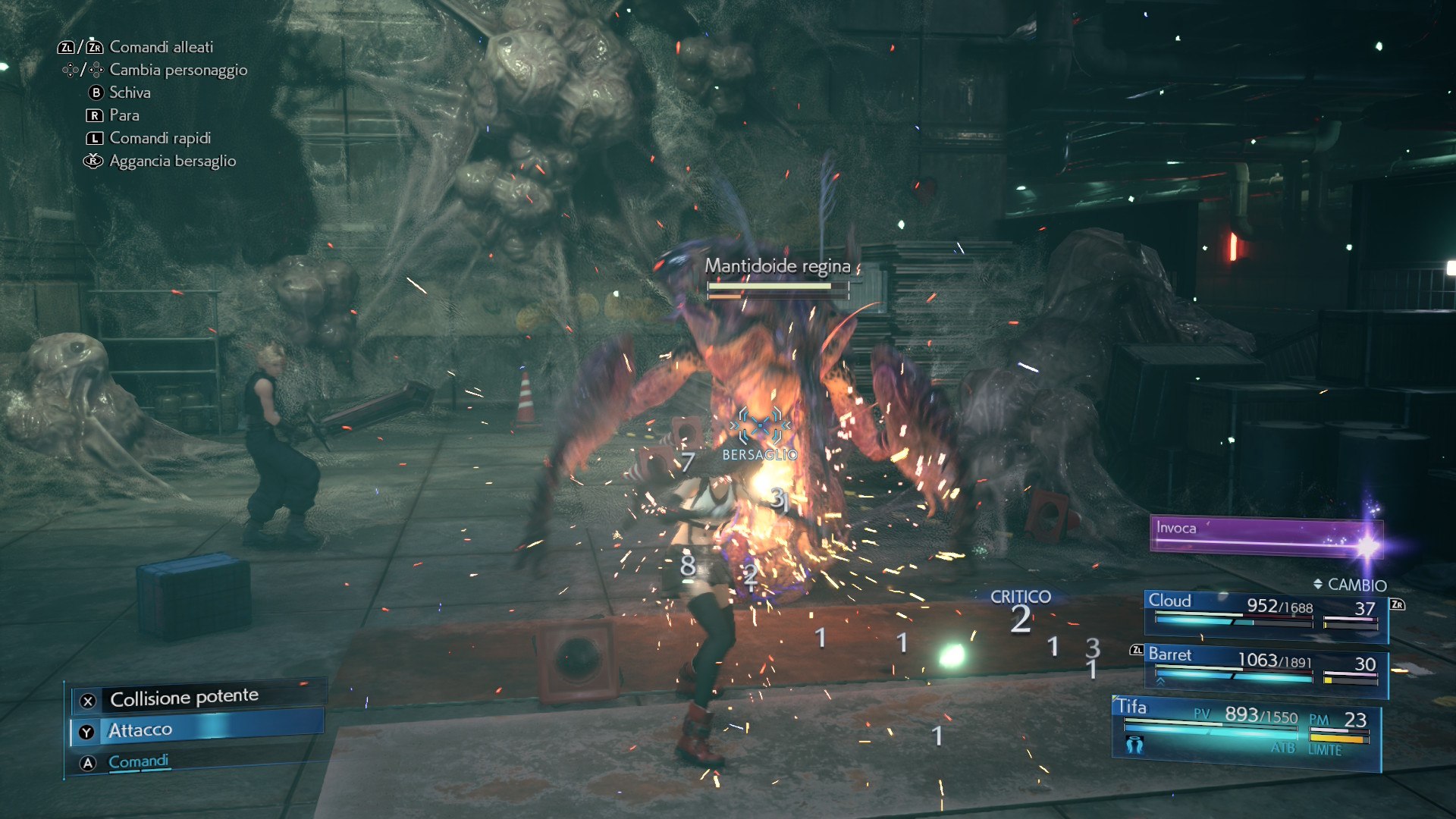Activate the purple Invoca summon bar

(x=1265, y=535)
